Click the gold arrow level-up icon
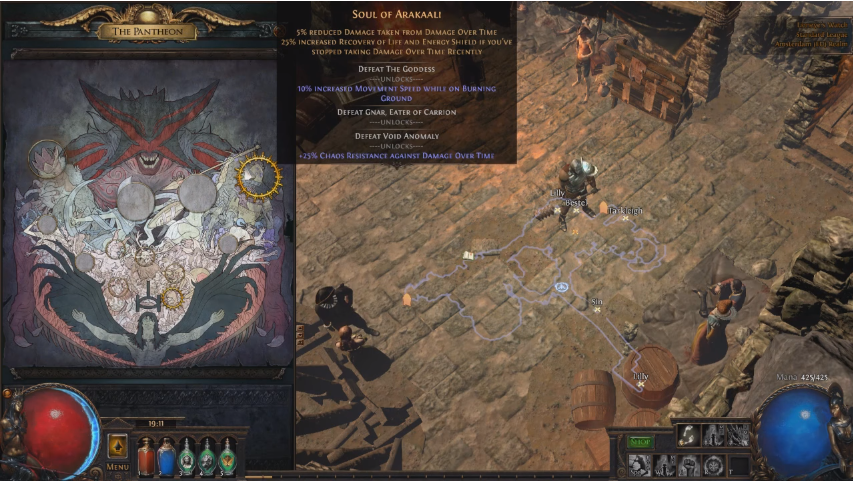This screenshot has width=853, height=481. 118,445
